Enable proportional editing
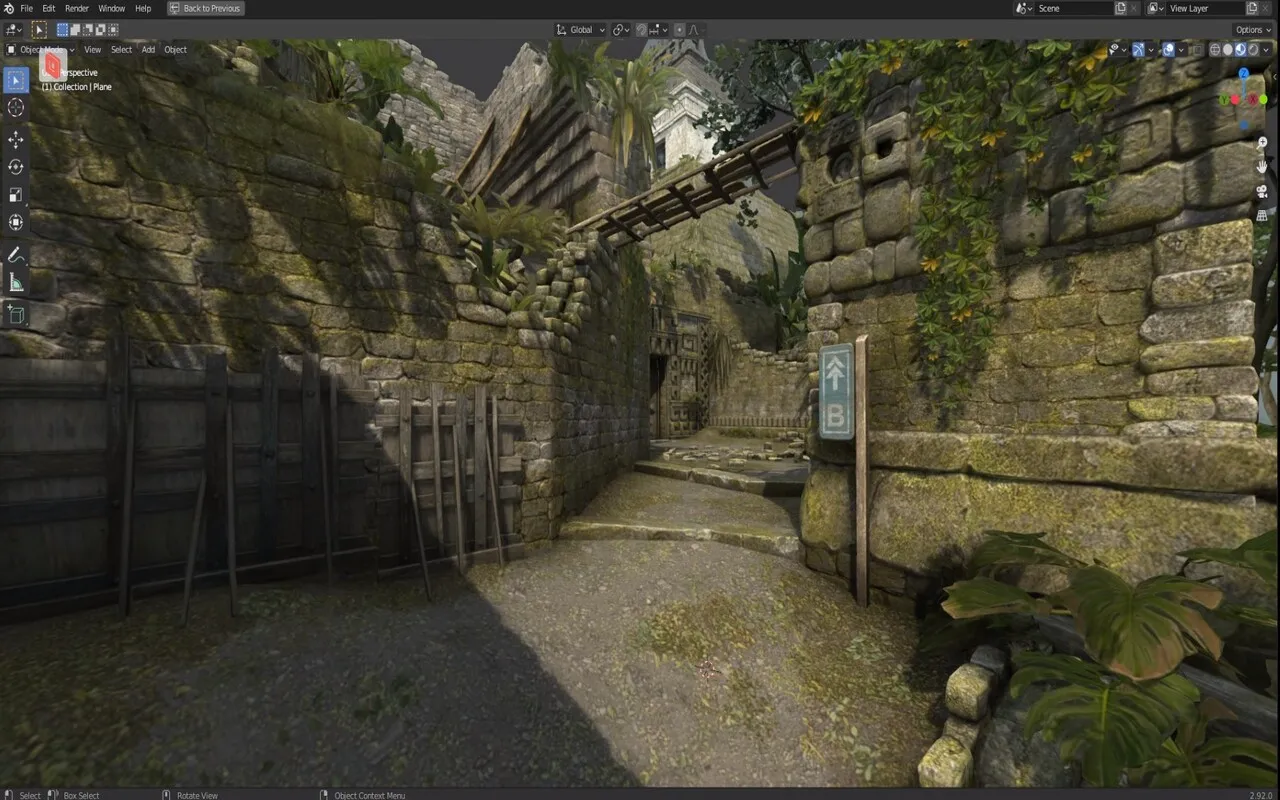The height and width of the screenshot is (800, 1280). 679,29
